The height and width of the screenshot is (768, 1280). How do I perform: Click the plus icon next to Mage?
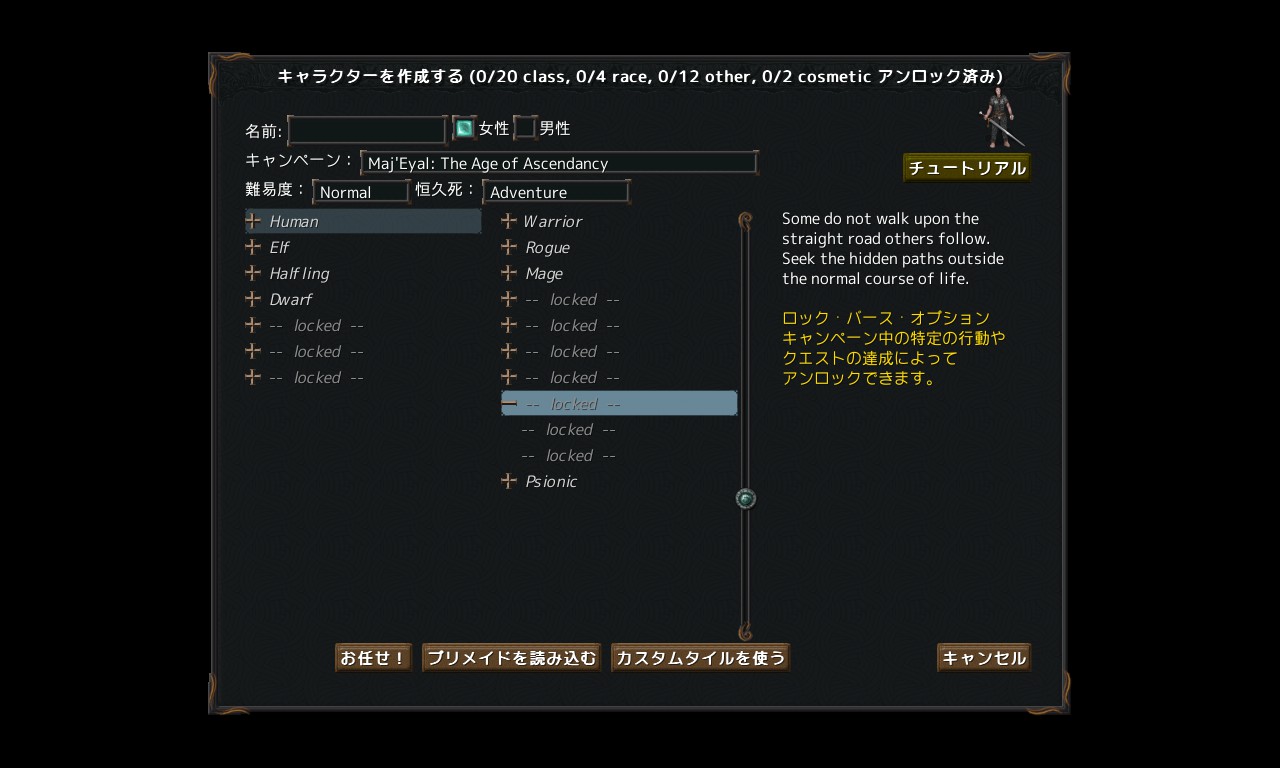pyautogui.click(x=508, y=273)
